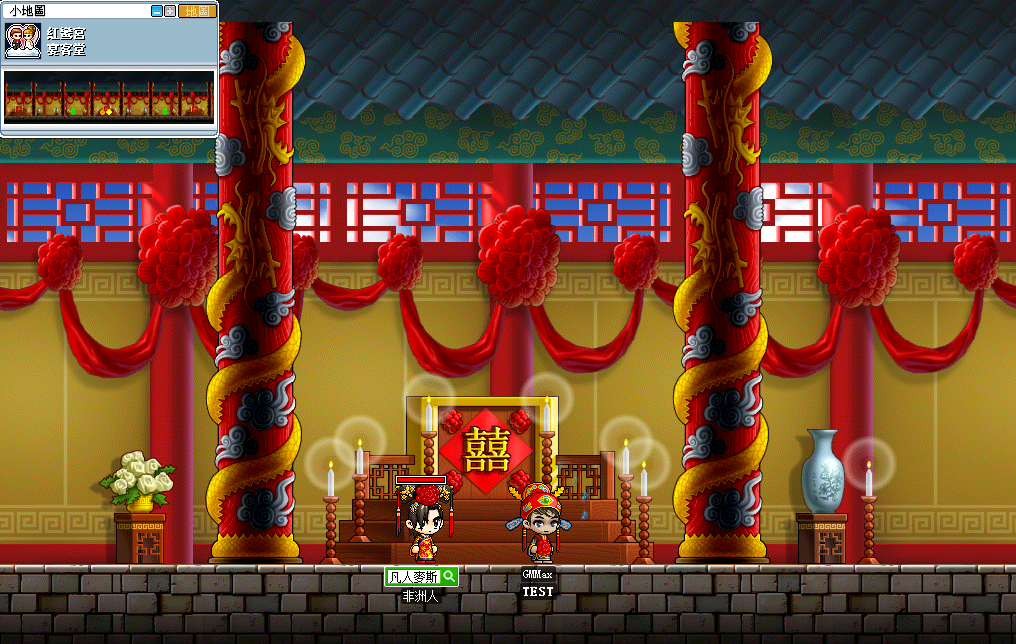Minimize the minimap with the blue minus button
The width and height of the screenshot is (1016, 644).
[157, 11]
